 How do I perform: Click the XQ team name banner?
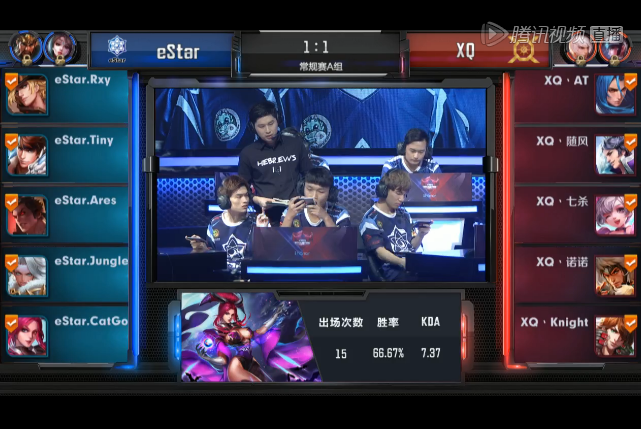(468, 49)
